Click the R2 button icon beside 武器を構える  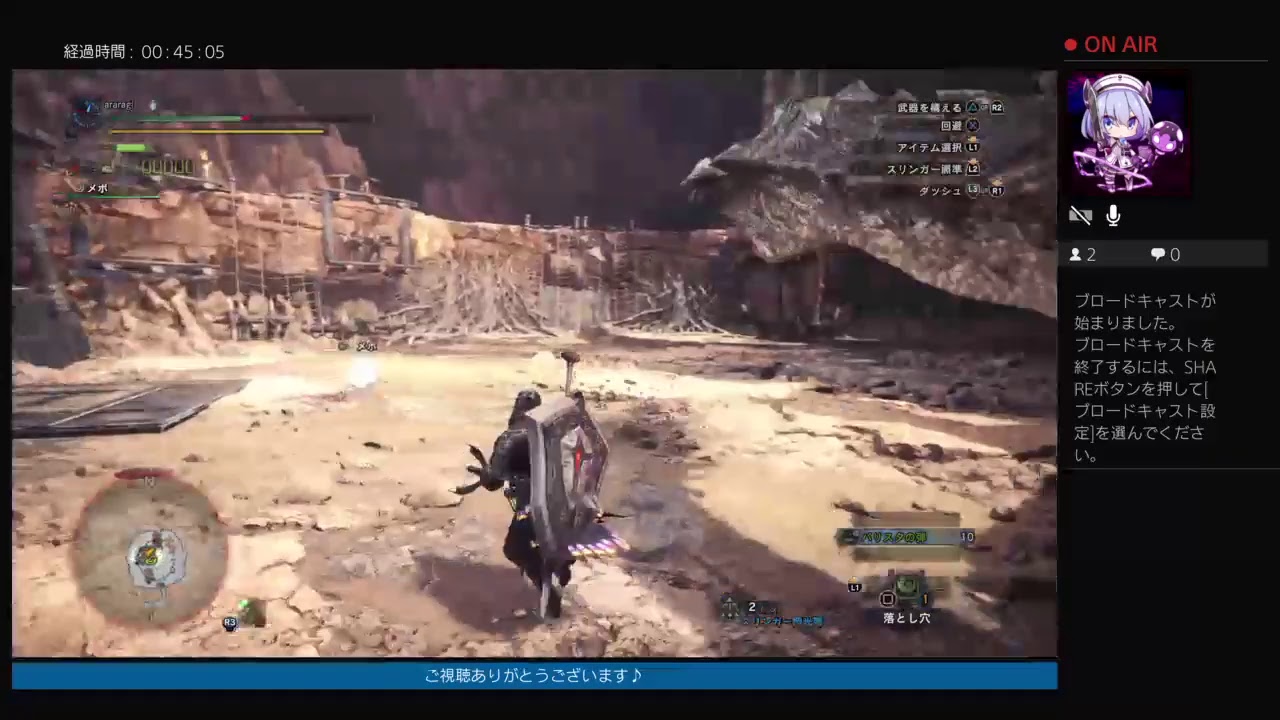click(x=996, y=107)
